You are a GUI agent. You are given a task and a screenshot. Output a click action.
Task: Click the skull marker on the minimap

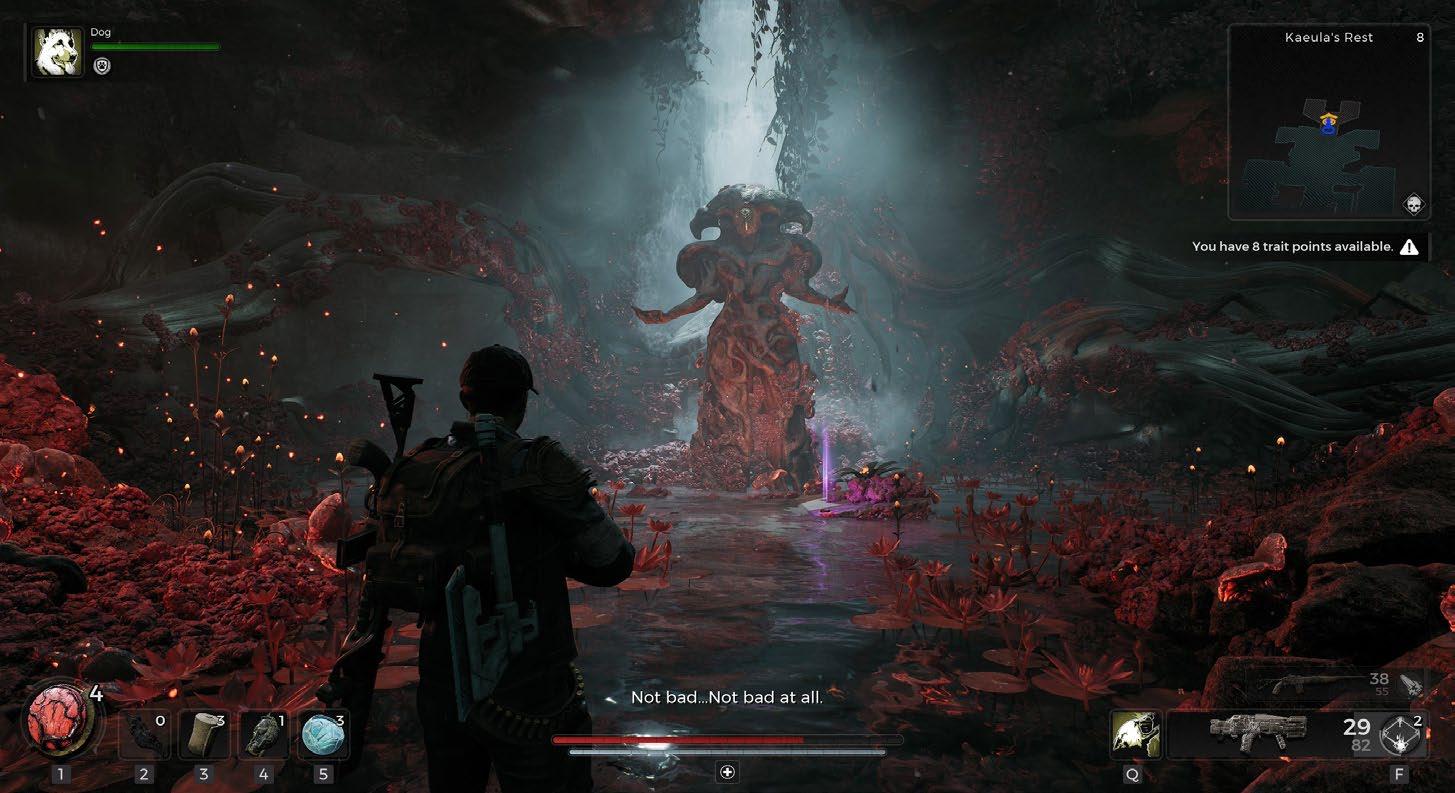click(1412, 205)
